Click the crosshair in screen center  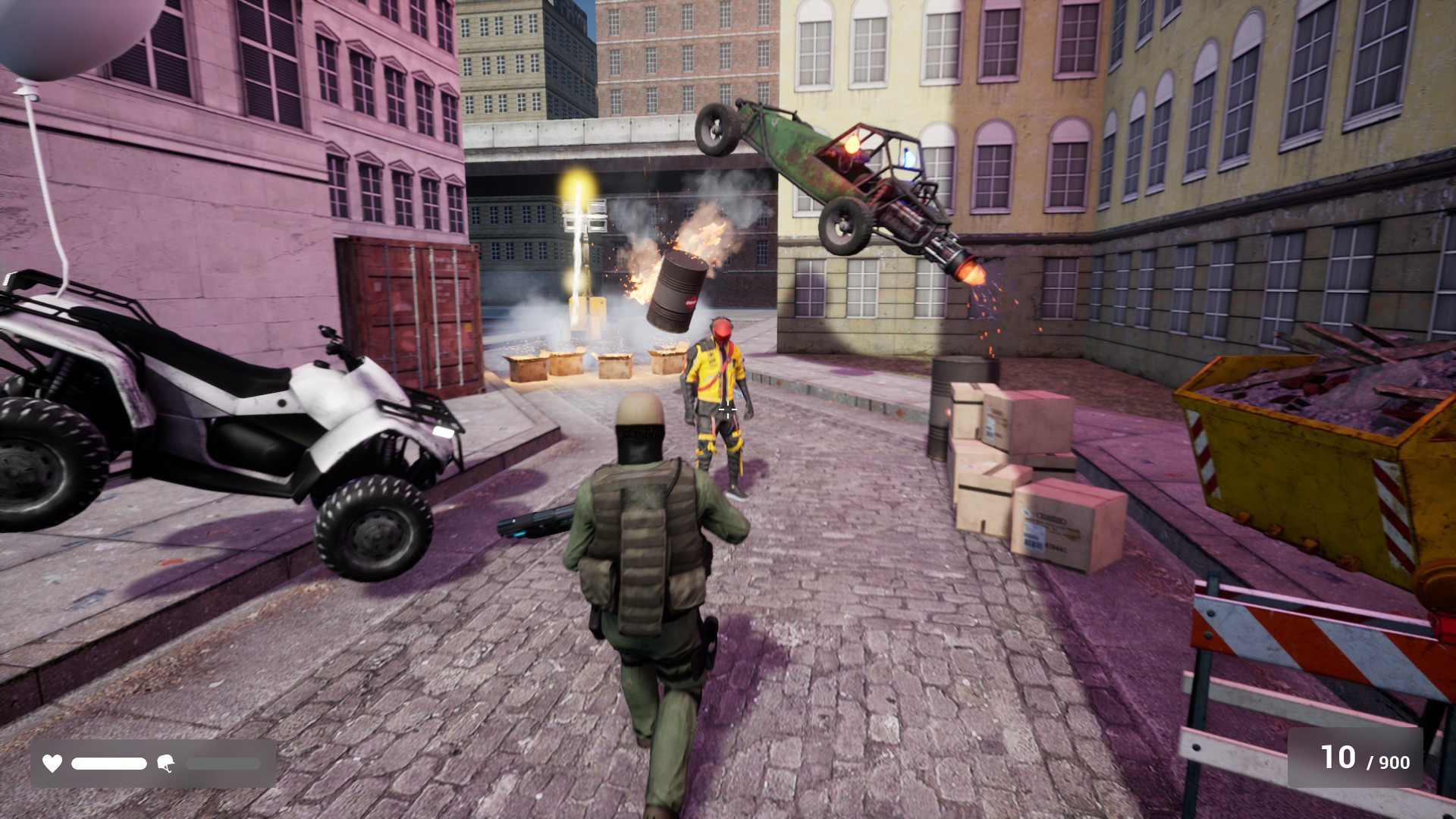tap(726, 410)
